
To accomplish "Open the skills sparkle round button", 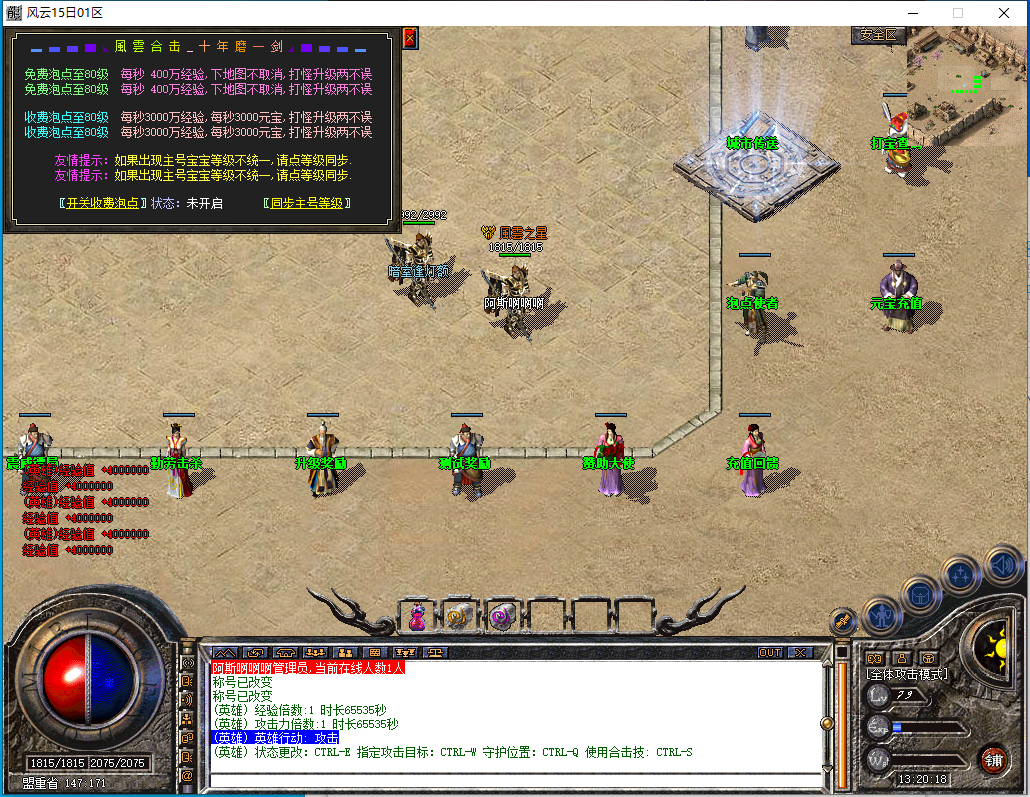I will pyautogui.click(x=961, y=575).
